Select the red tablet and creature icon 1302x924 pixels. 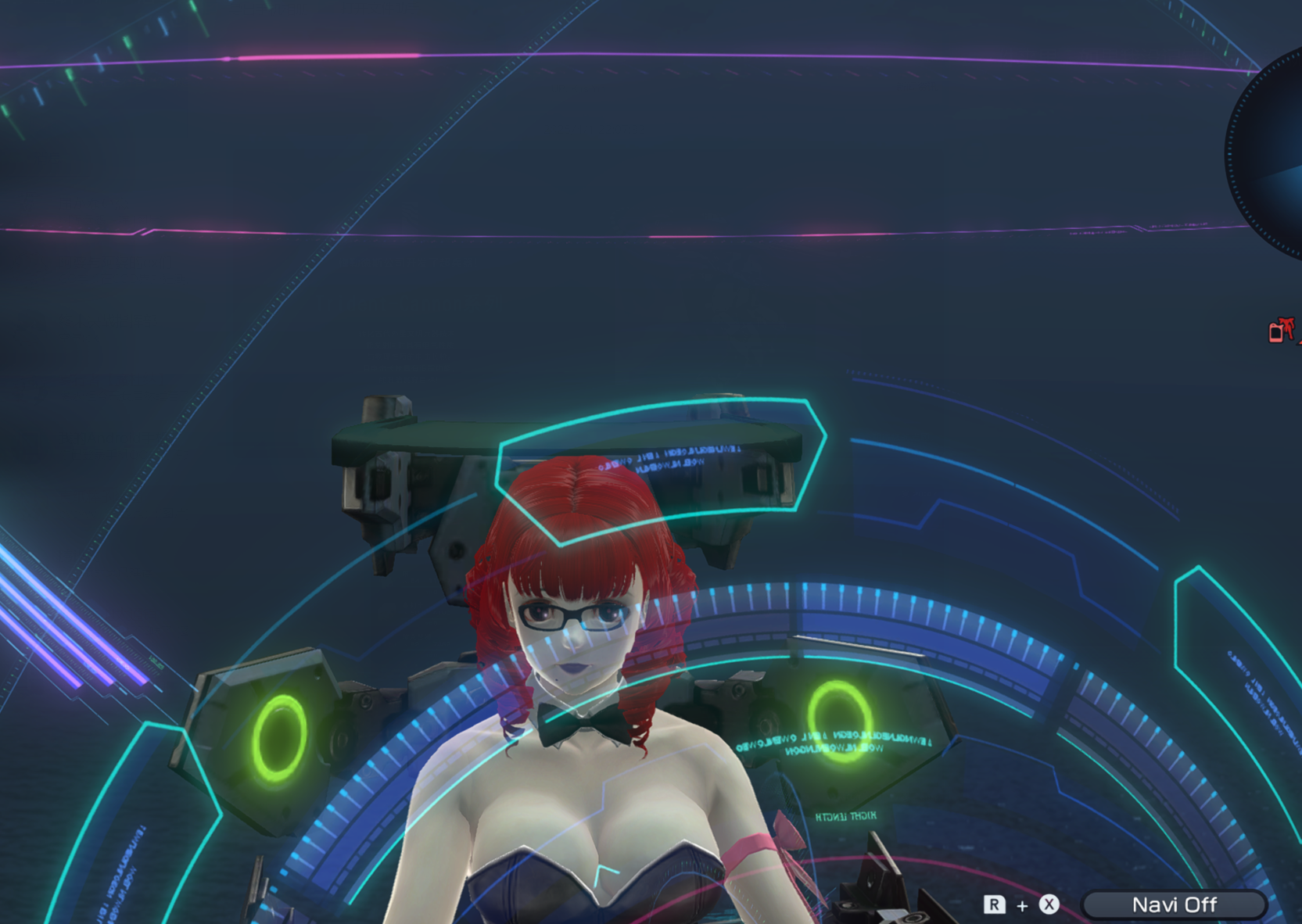(x=1280, y=331)
